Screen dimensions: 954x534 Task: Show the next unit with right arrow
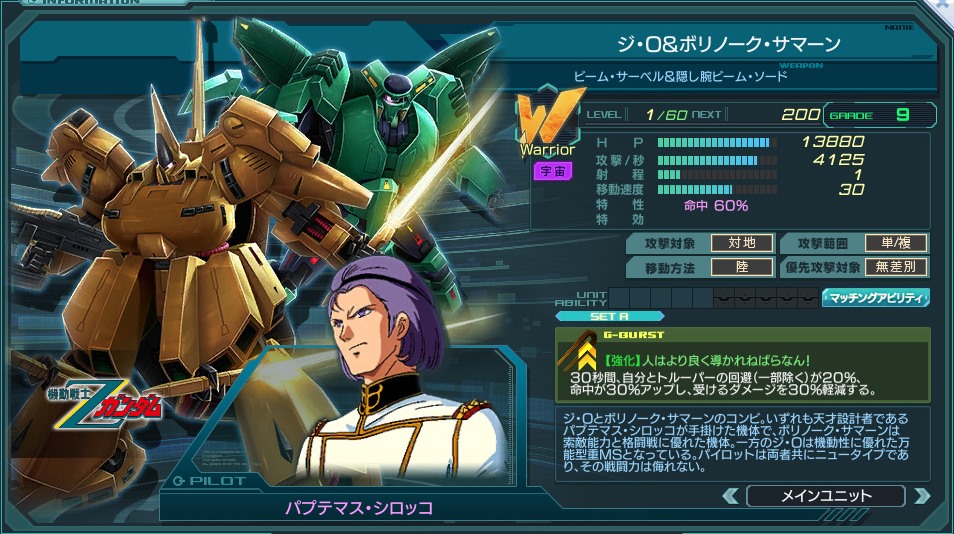click(921, 496)
